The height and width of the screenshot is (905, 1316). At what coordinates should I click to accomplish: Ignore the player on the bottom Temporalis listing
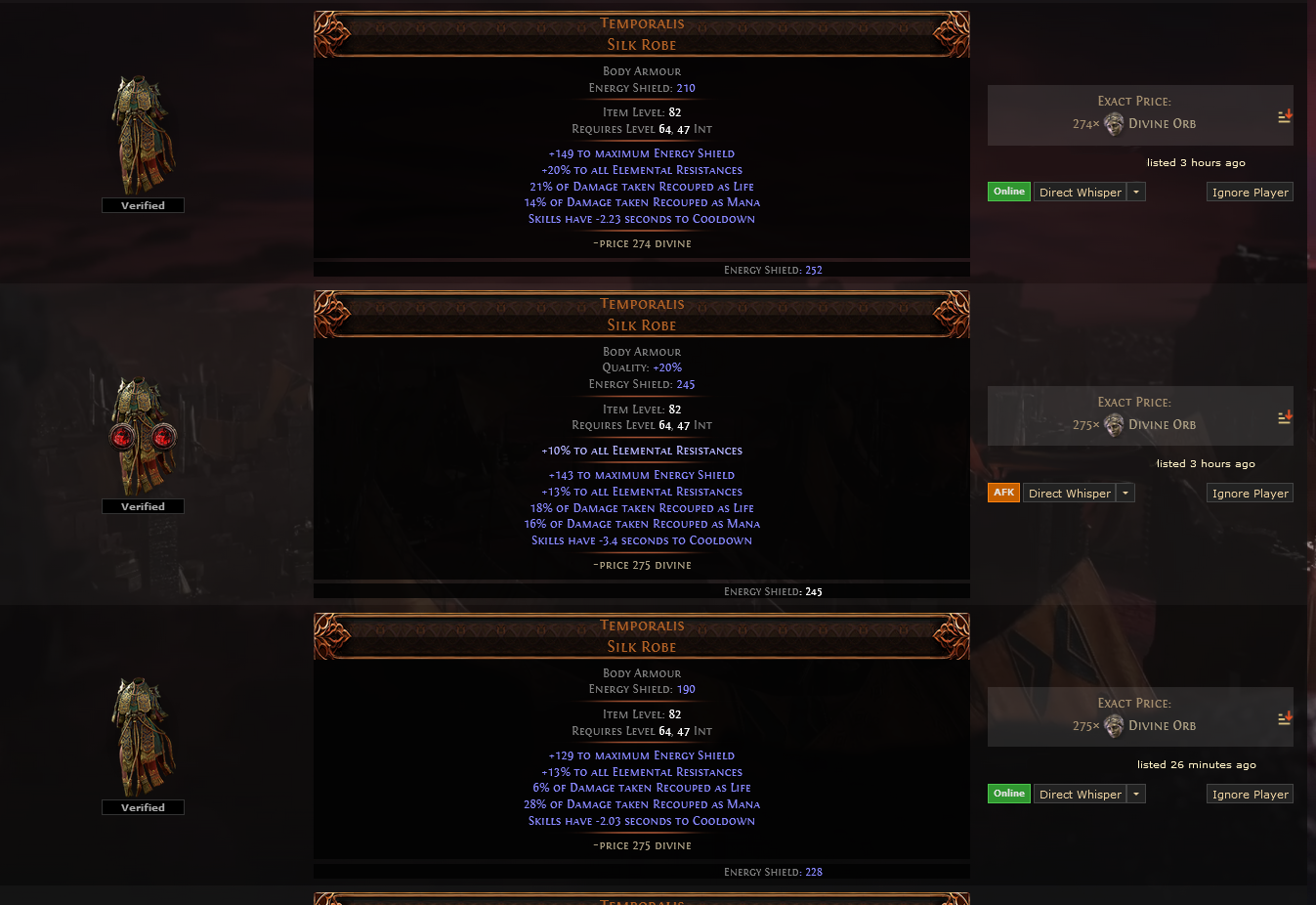[1250, 794]
